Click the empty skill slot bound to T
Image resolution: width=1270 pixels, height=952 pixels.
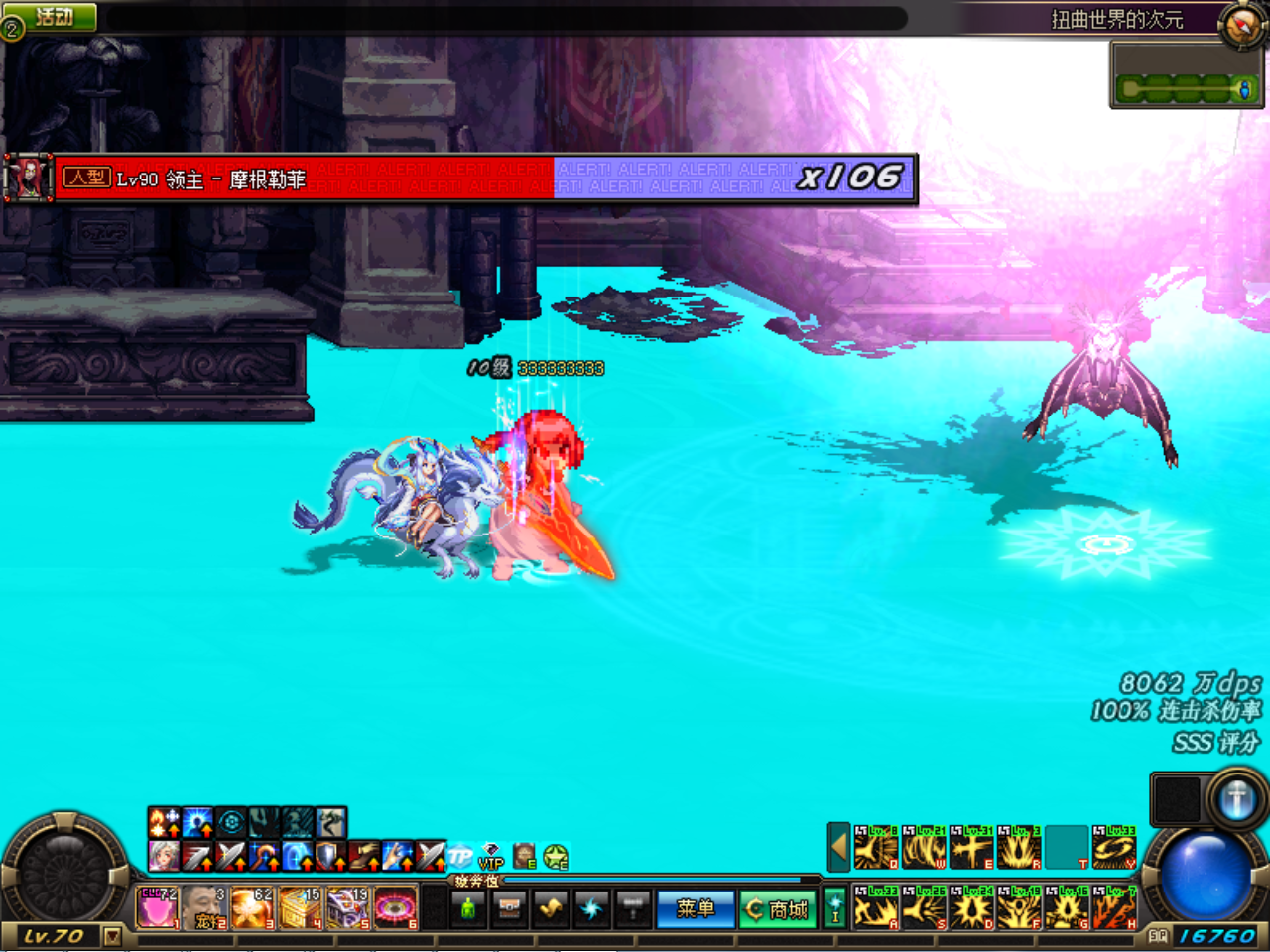pyautogui.click(x=1067, y=848)
